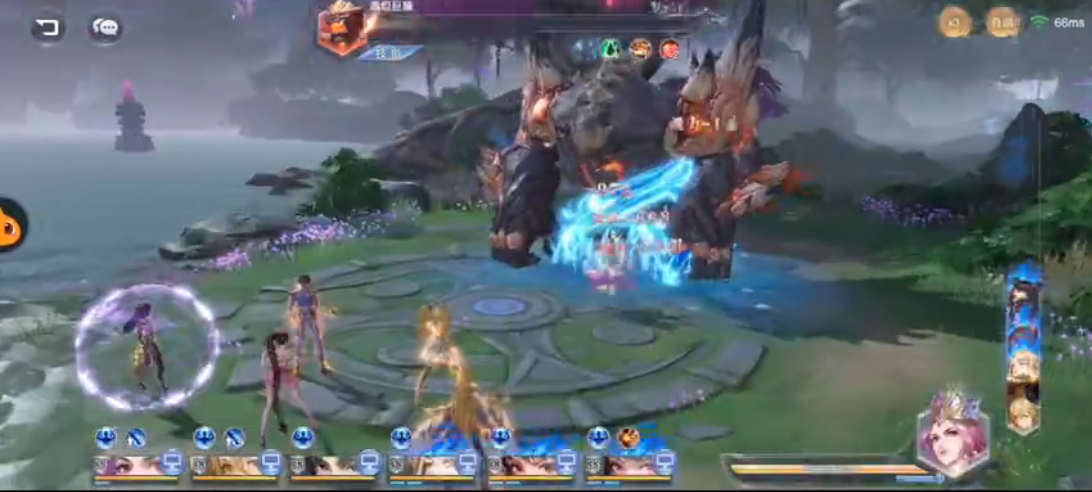The image size is (1092, 492).
Task: Click the green flame boss buff icon
Action: [609, 48]
